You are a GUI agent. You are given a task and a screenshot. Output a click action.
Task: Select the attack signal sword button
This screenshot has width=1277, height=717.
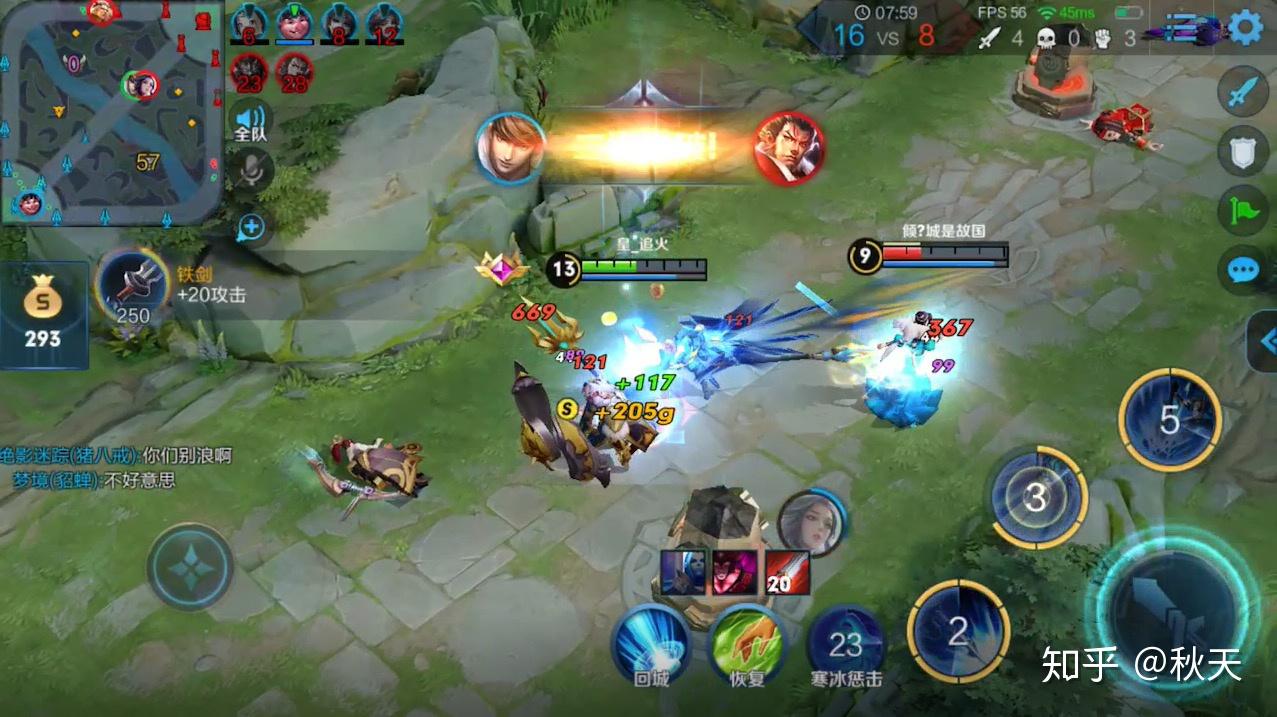click(x=1243, y=94)
